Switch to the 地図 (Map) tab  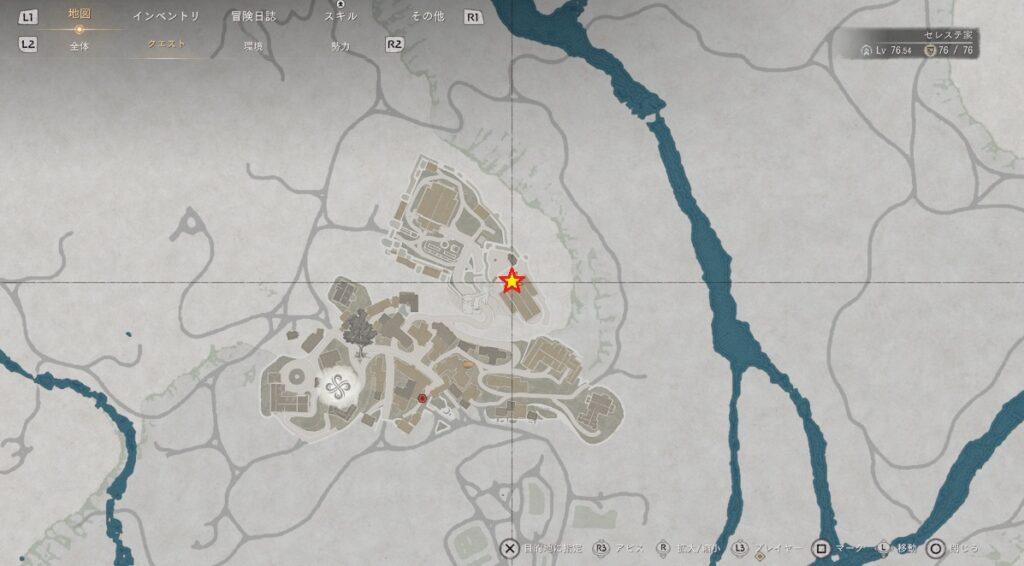(79, 15)
